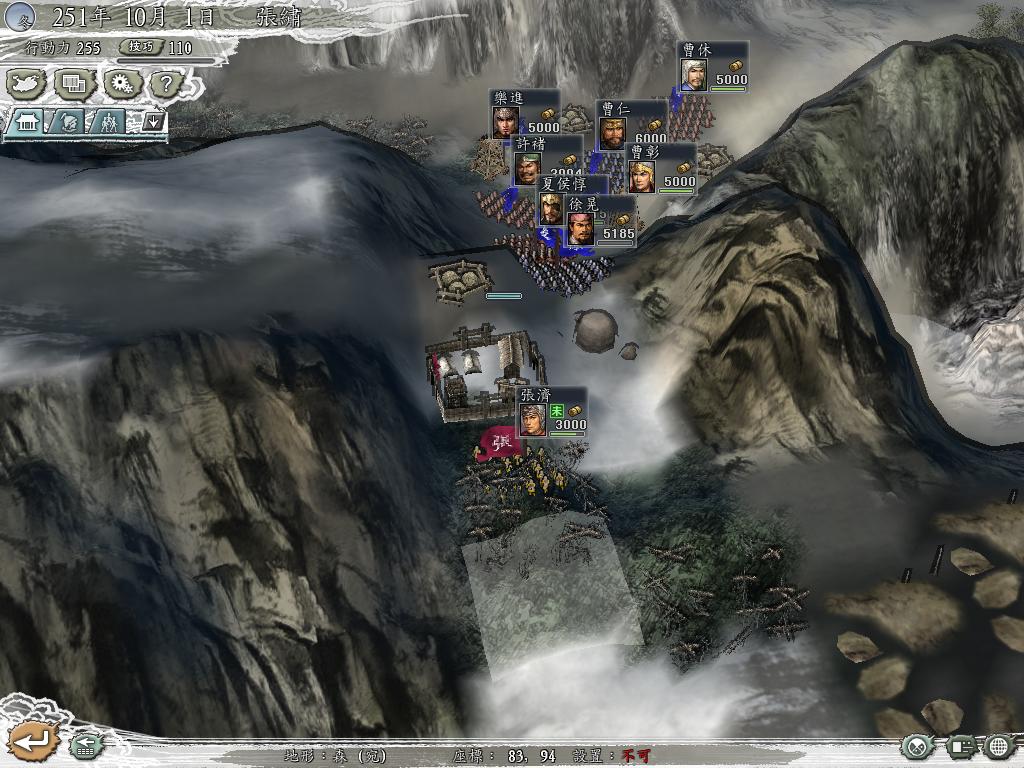Toggle the circular pie-chart display button

pos(917,745)
